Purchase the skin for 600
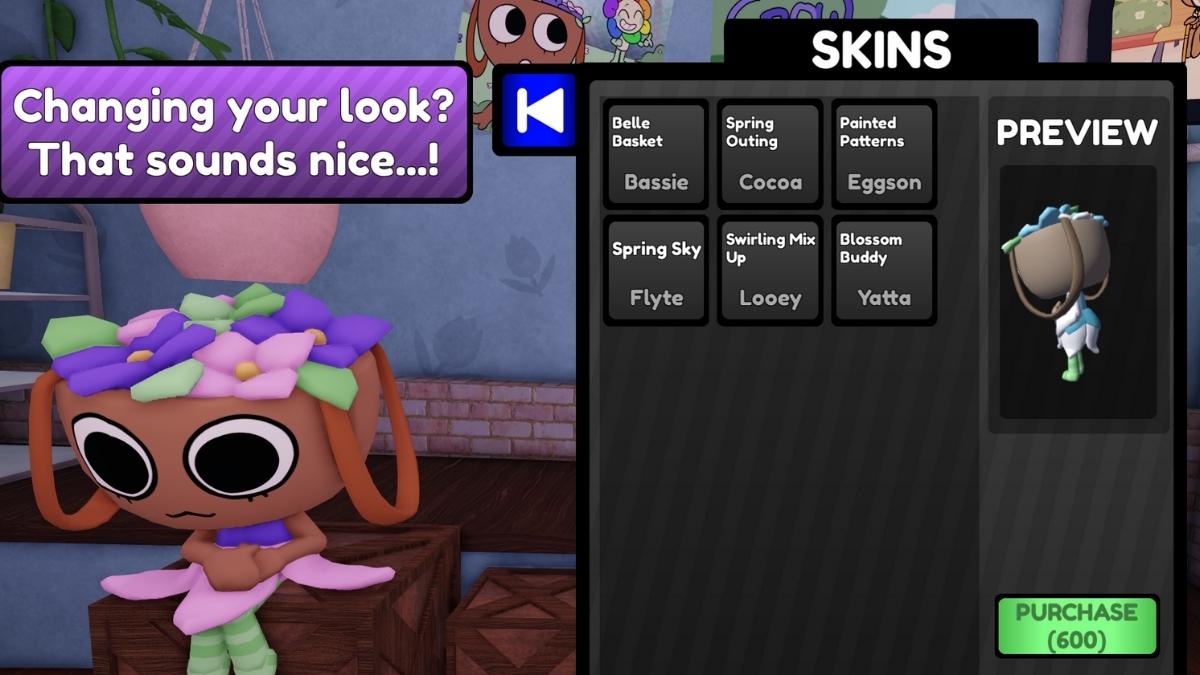Viewport: 1200px width, 675px height. point(1077,626)
